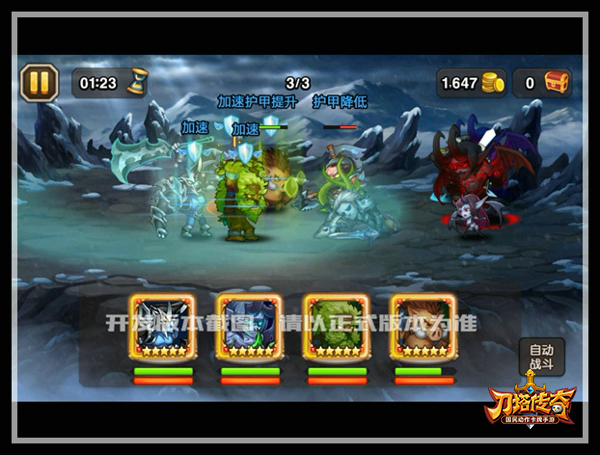Toggle the 自动战斗 auto-battle button
Image resolution: width=600 pixels, height=455 pixels.
[x=541, y=357]
